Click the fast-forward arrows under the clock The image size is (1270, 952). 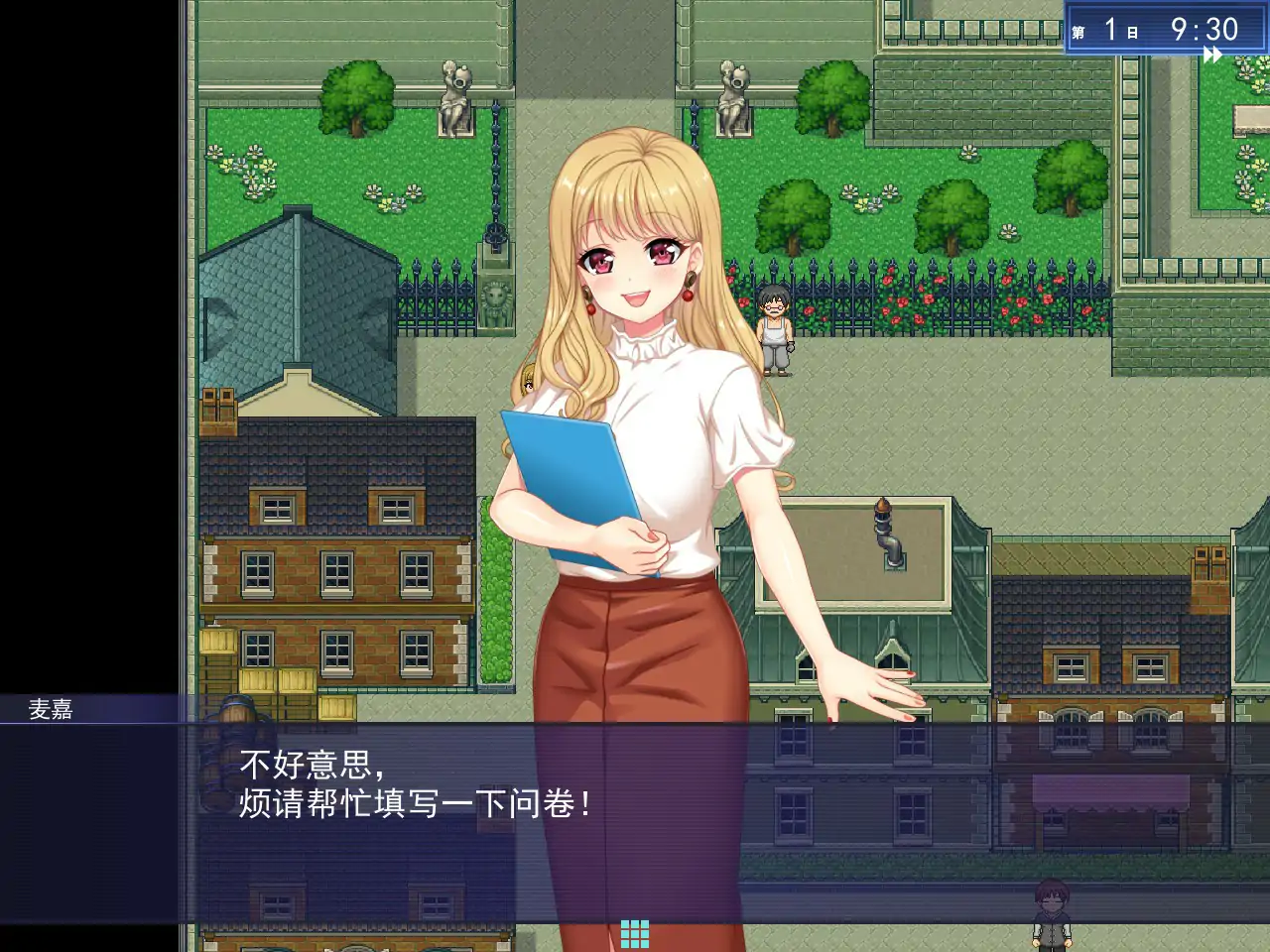coord(1211,56)
